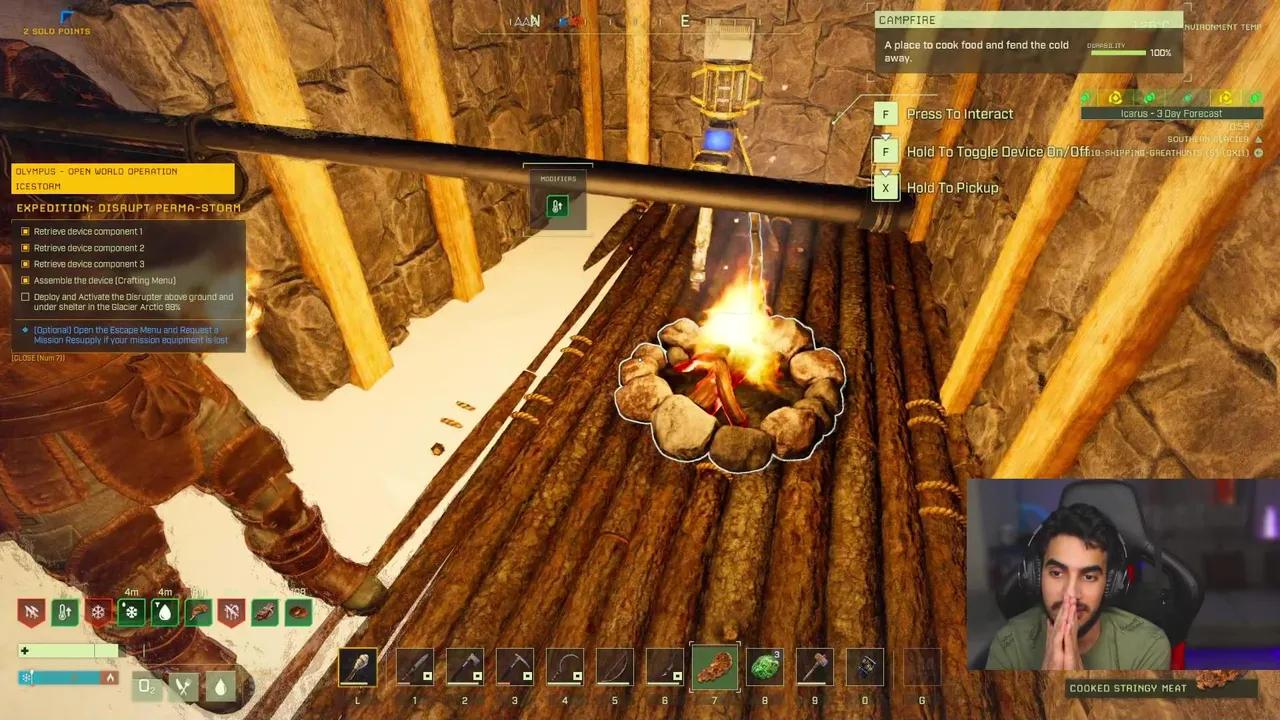Select cooked meat in hotbar slot 7

pyautogui.click(x=714, y=668)
